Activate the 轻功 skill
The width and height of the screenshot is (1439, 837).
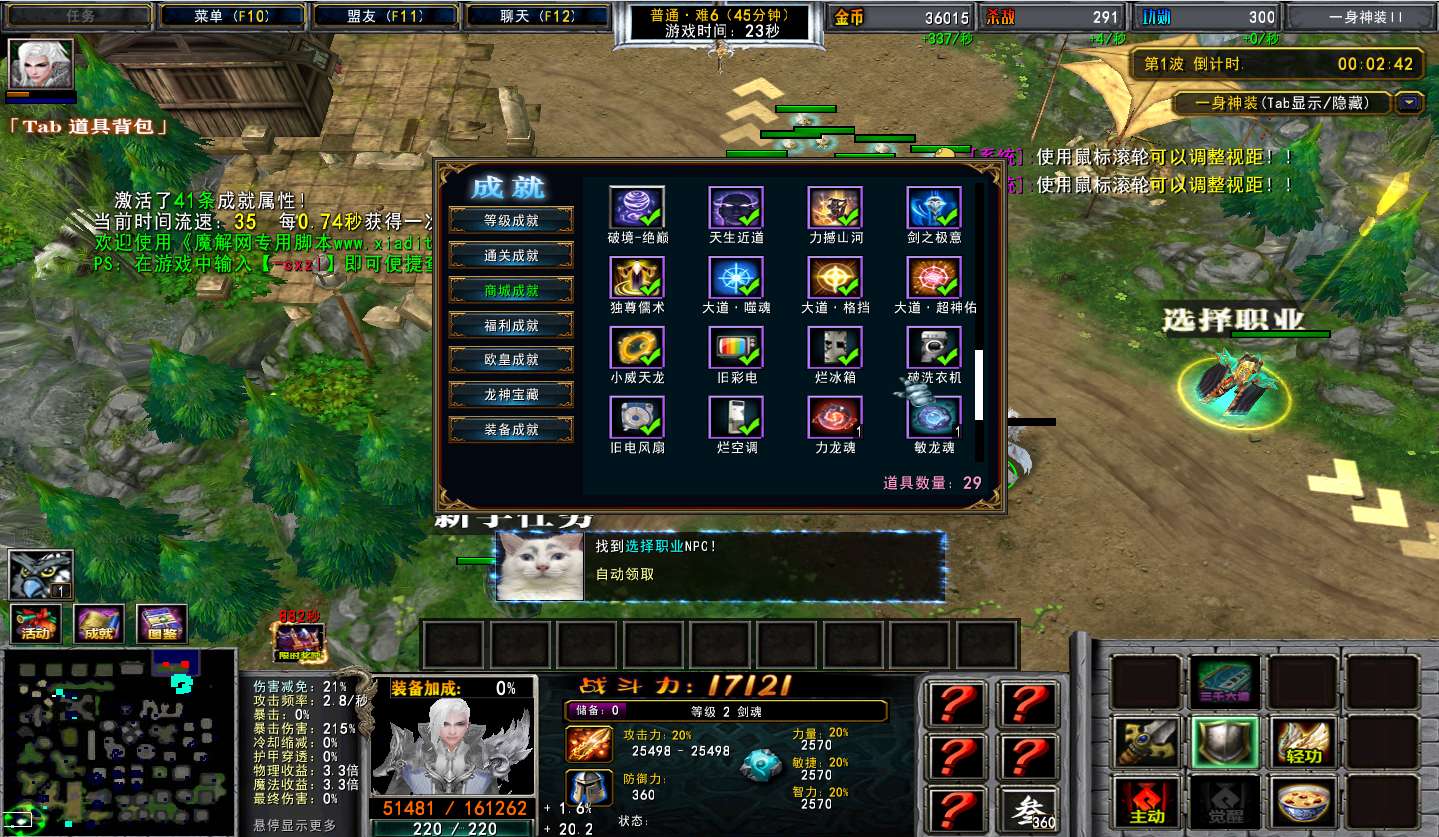pyautogui.click(x=1305, y=743)
